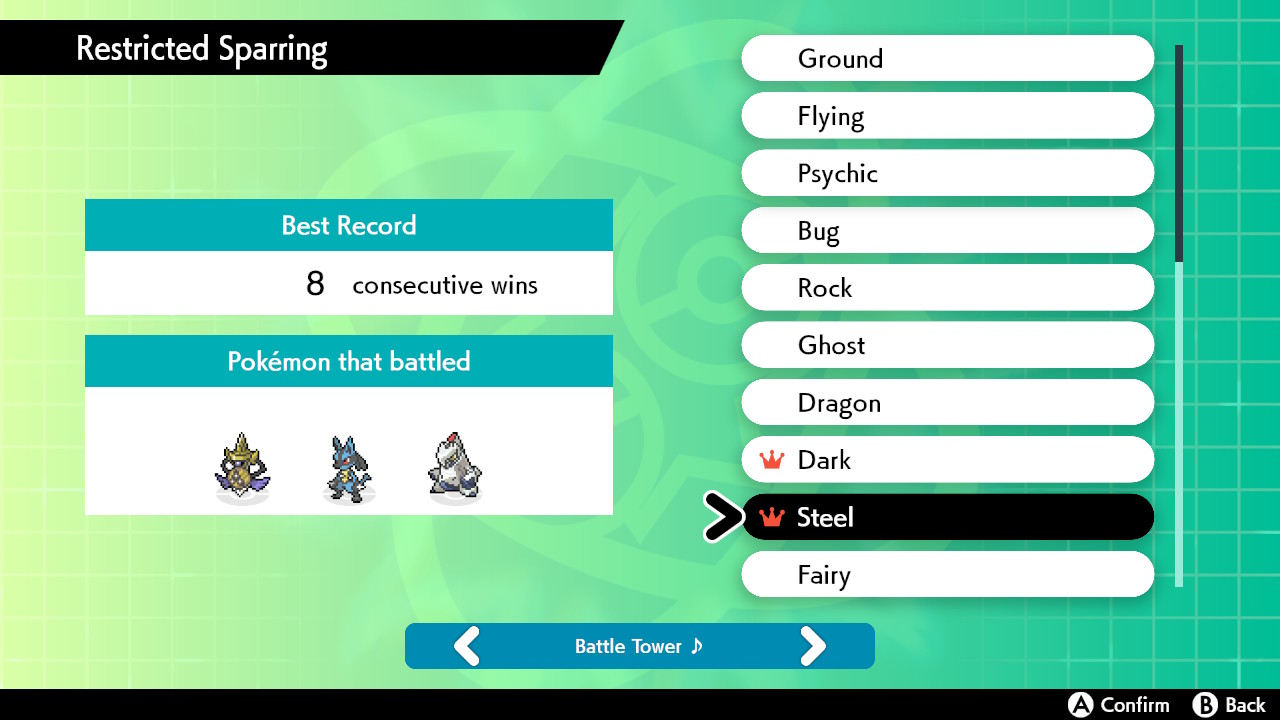Choose the Flying type option
The width and height of the screenshot is (1280, 720).
pyautogui.click(x=947, y=116)
